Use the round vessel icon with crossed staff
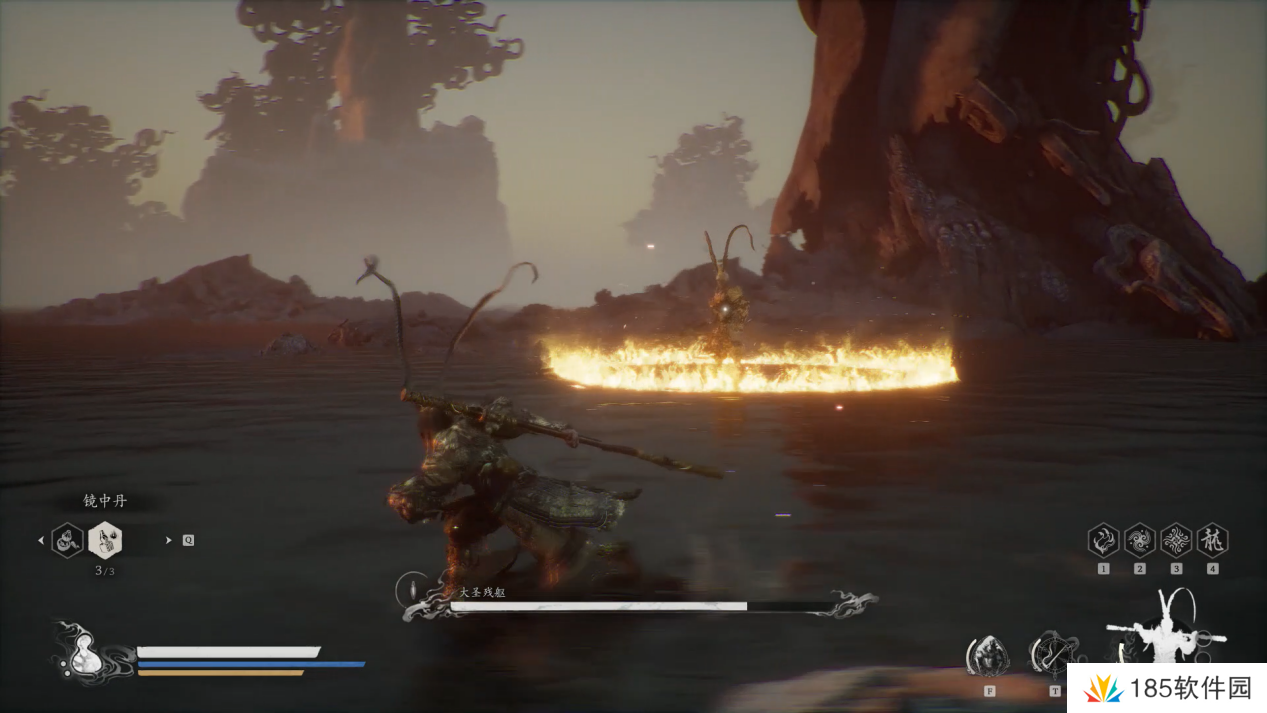 click(x=1052, y=654)
